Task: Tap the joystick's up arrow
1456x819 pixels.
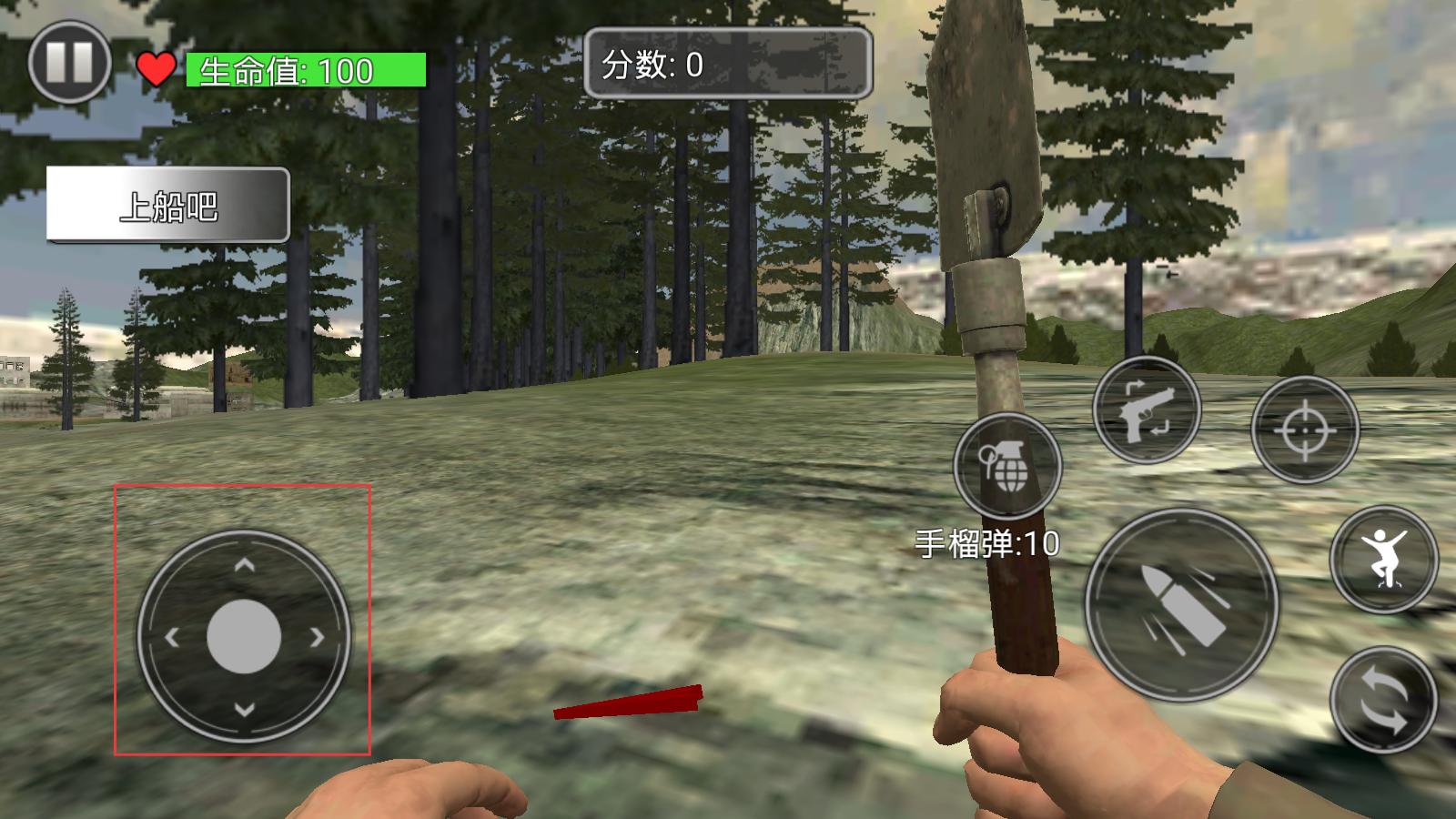Action: click(244, 566)
